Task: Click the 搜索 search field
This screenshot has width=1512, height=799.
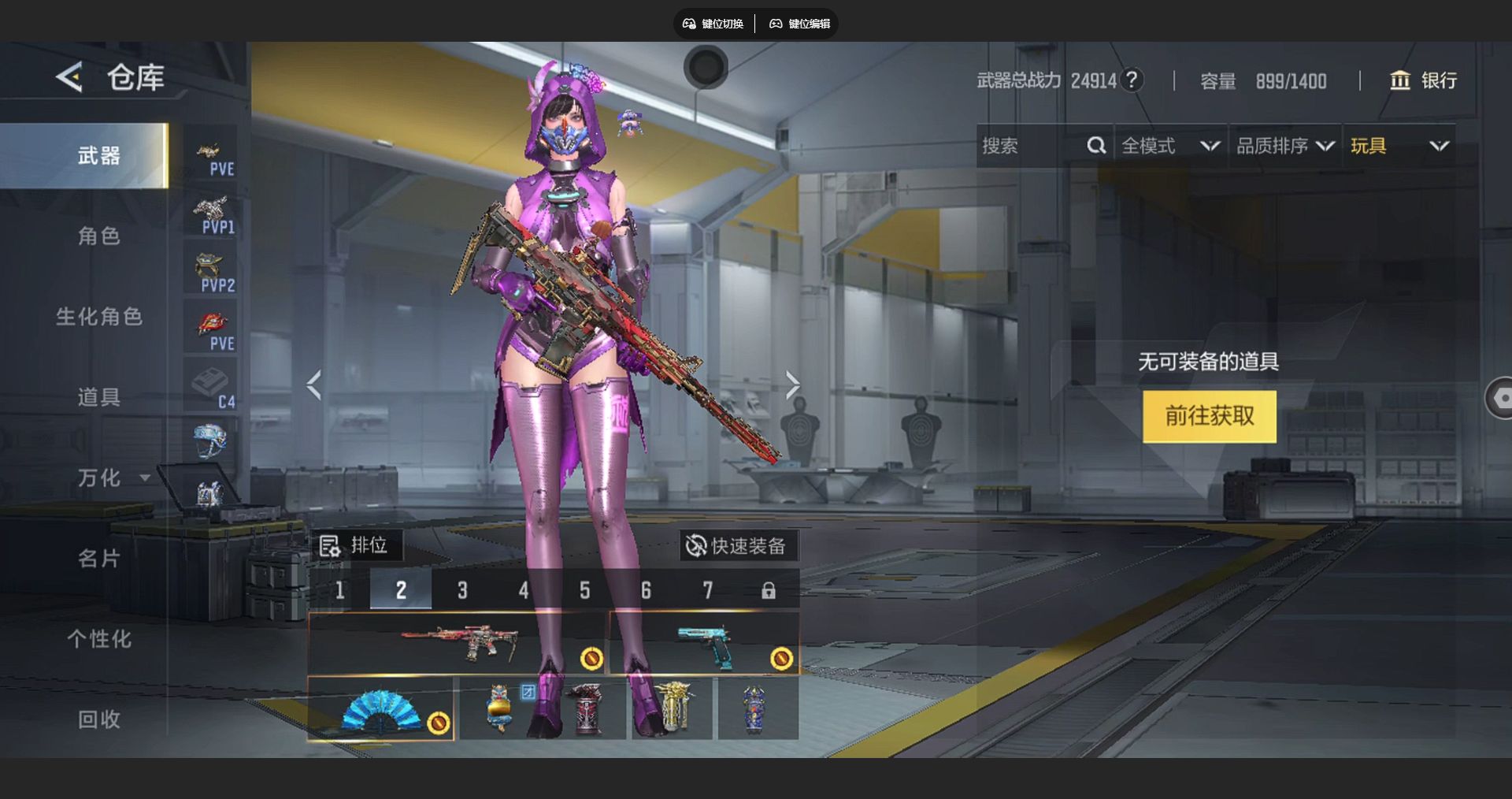Action: click(1032, 146)
